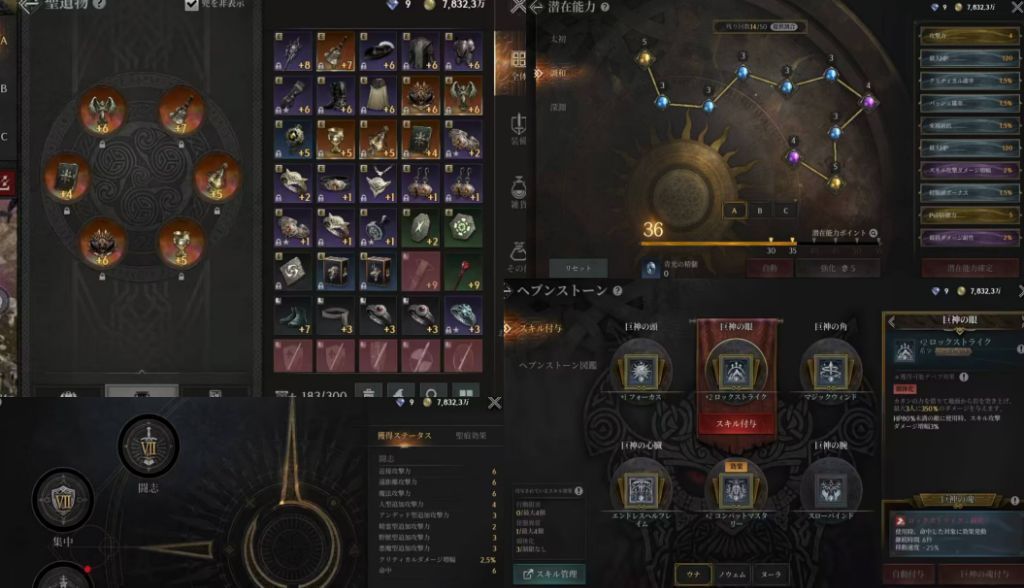The width and height of the screenshot is (1024, 588).
Task: Select the +7 bell relic in the relic circle
Action: tap(182, 109)
